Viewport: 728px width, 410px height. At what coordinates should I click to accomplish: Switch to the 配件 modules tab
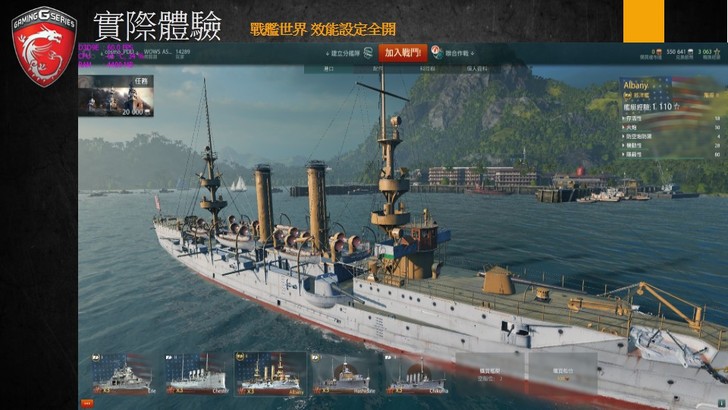(377, 69)
